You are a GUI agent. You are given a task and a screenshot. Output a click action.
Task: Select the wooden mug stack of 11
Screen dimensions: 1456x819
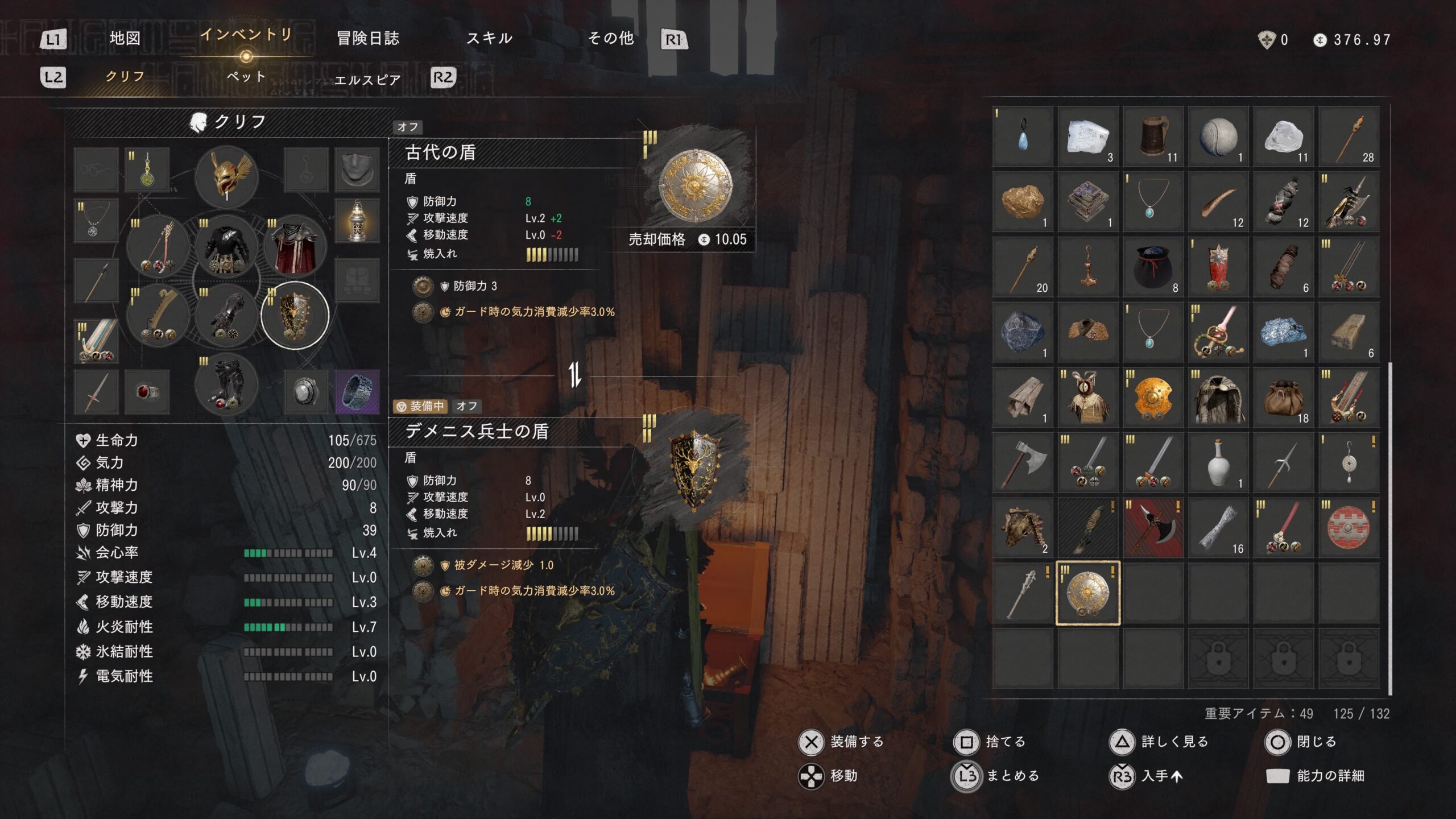1153,136
